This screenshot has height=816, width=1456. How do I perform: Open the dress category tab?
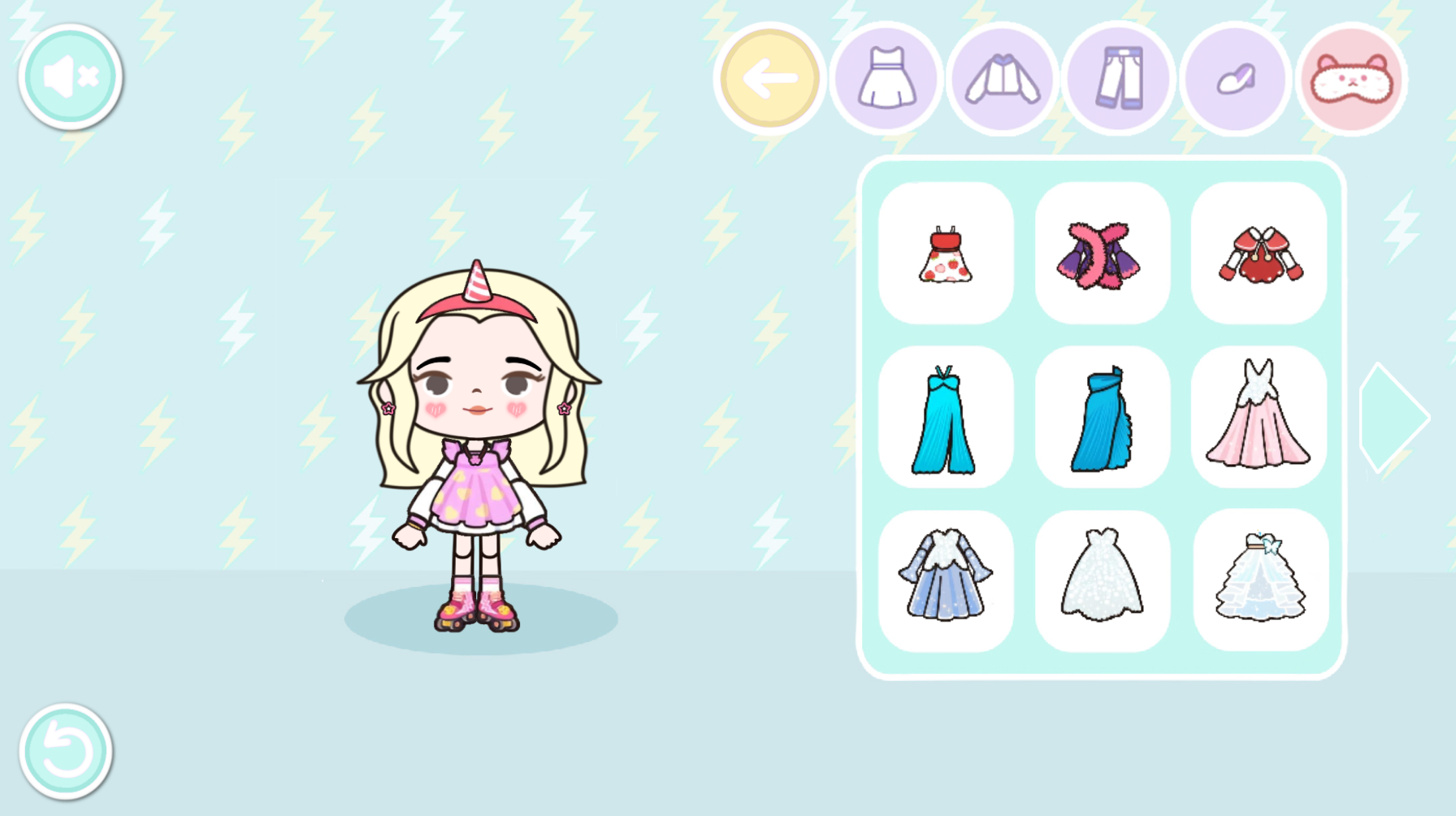pyautogui.click(x=886, y=79)
